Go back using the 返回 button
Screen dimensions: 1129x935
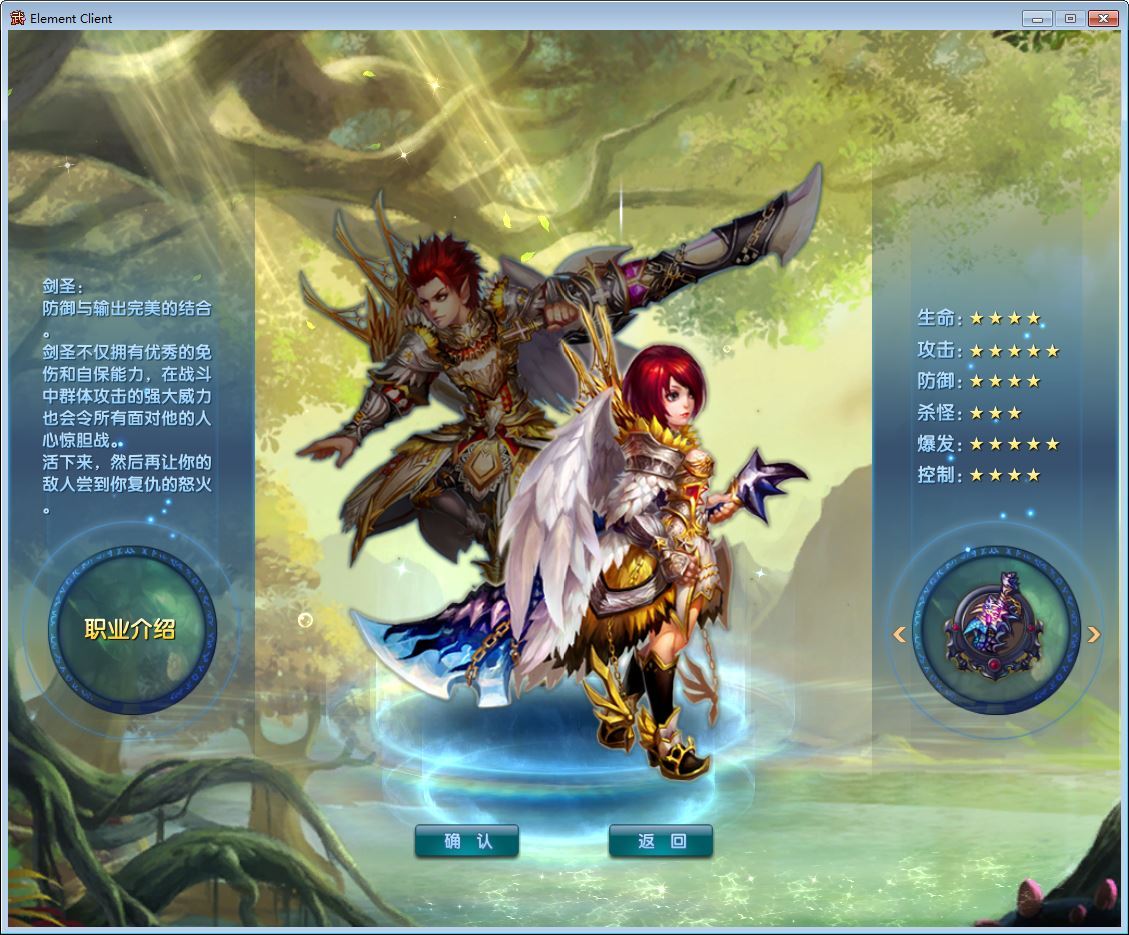661,841
